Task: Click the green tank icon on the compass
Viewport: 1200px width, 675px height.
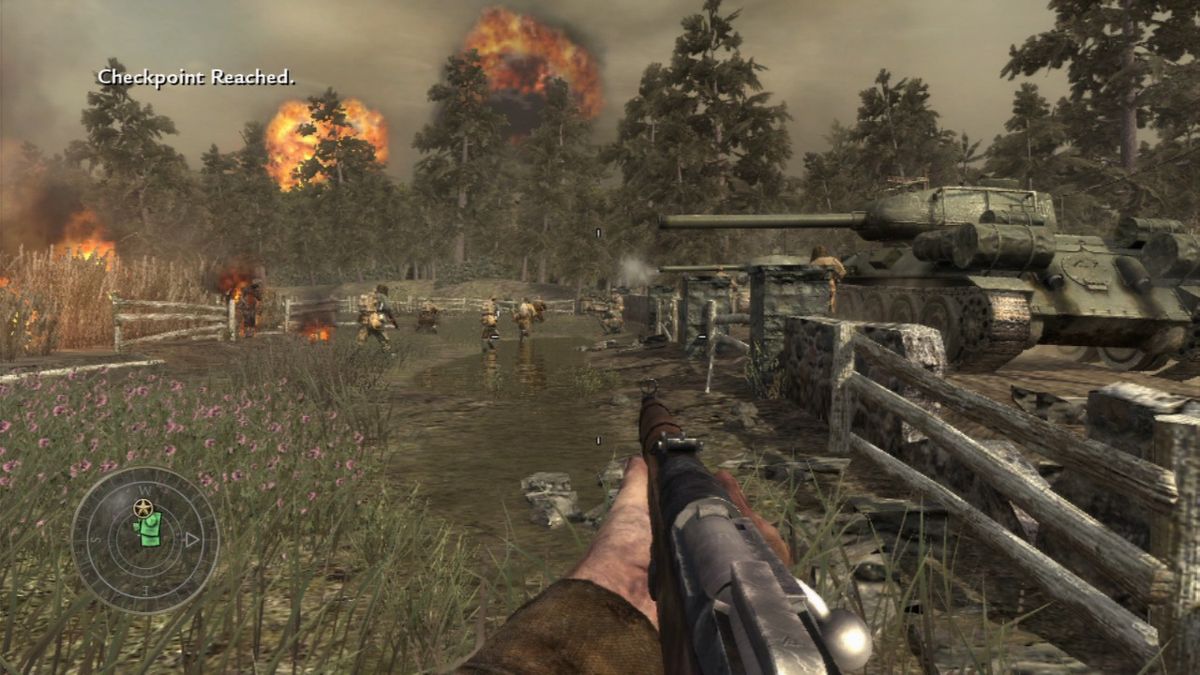Action: [148, 530]
